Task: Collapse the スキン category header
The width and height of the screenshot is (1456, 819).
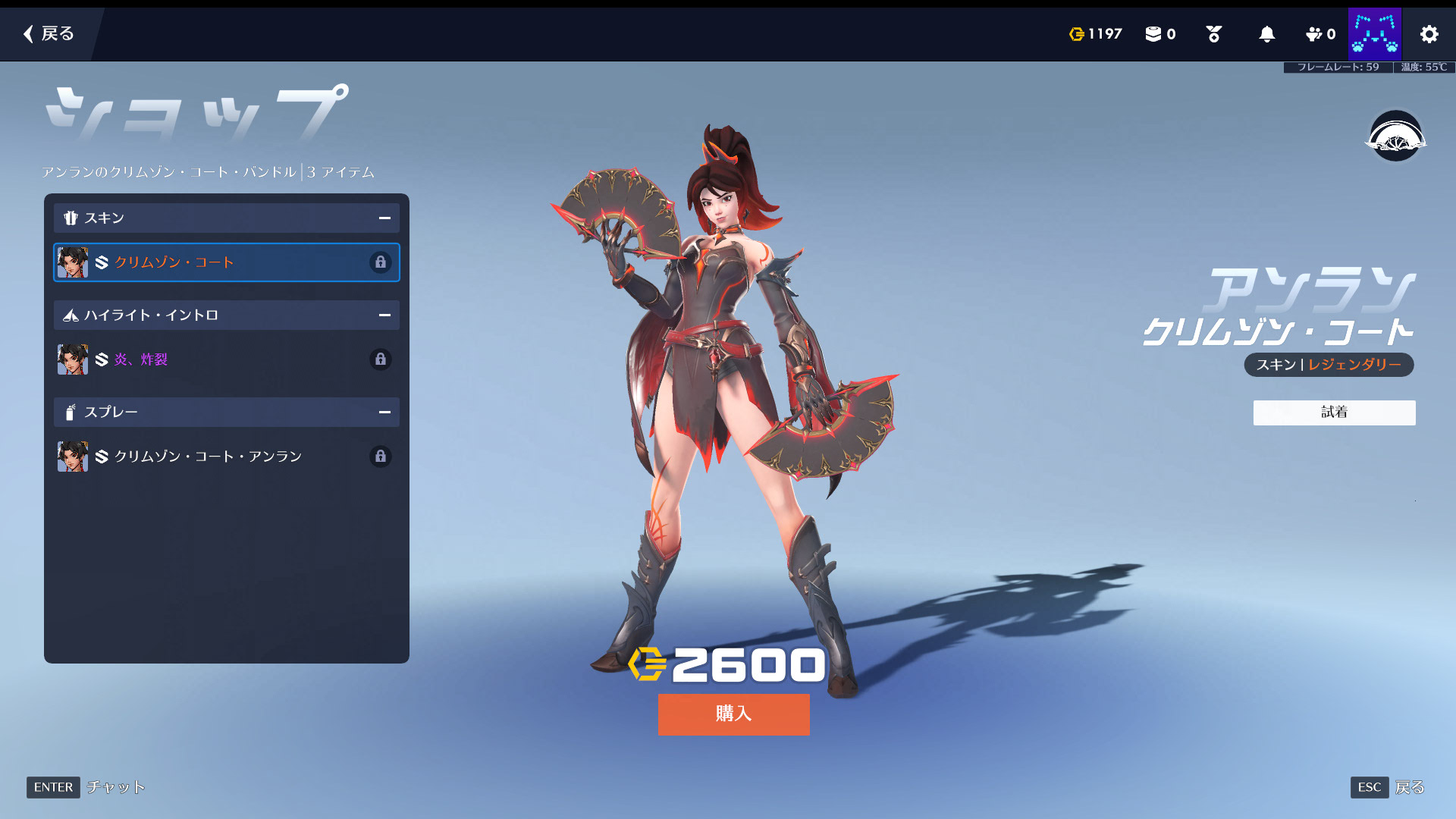Action: tap(384, 218)
